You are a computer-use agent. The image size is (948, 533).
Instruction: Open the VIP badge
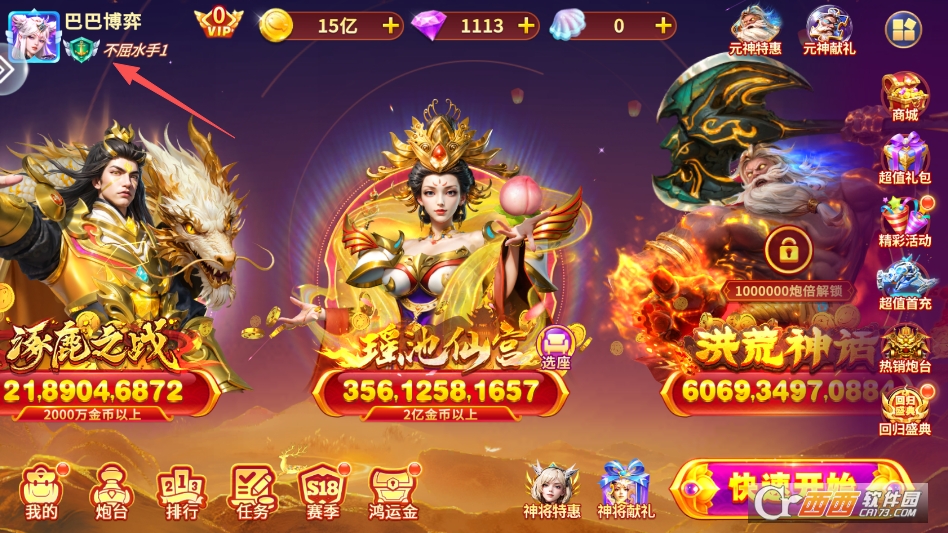coord(218,22)
